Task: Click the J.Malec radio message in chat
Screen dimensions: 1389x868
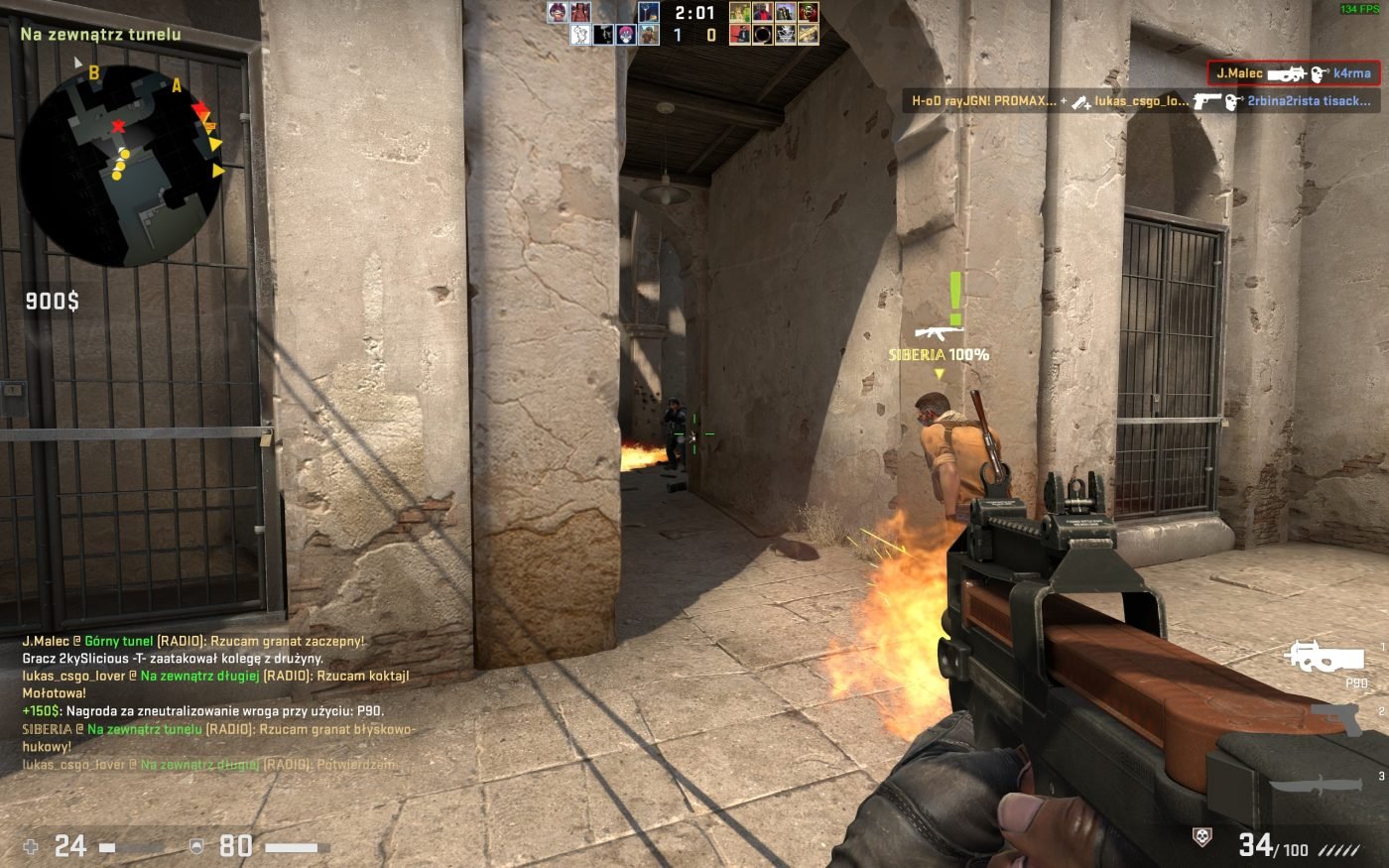Action: tap(193, 642)
